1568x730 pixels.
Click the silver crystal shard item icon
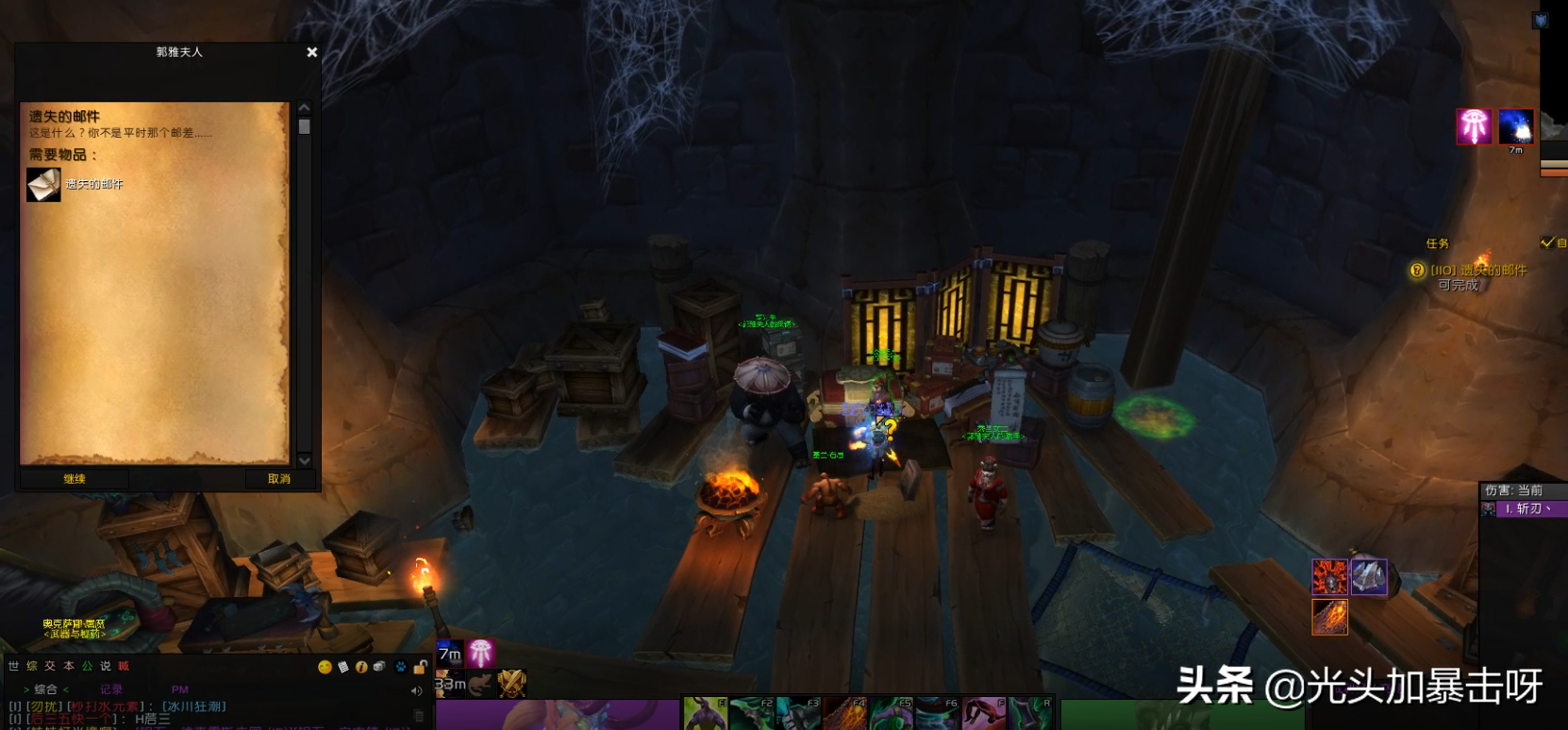point(1369,576)
